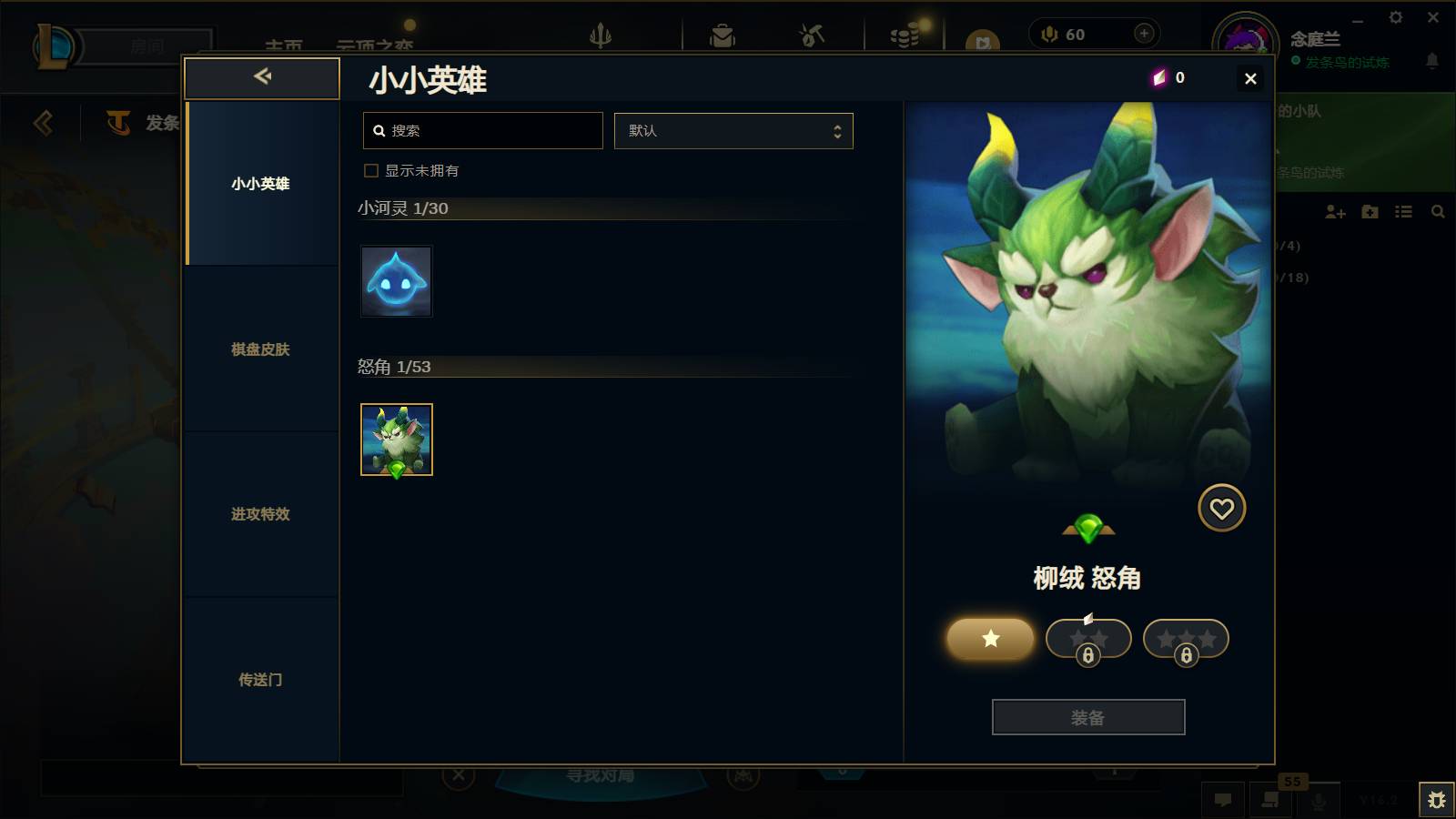This screenshot has width=1456, height=819.
Task: Switch to the 传送门 tab
Action: [x=262, y=680]
